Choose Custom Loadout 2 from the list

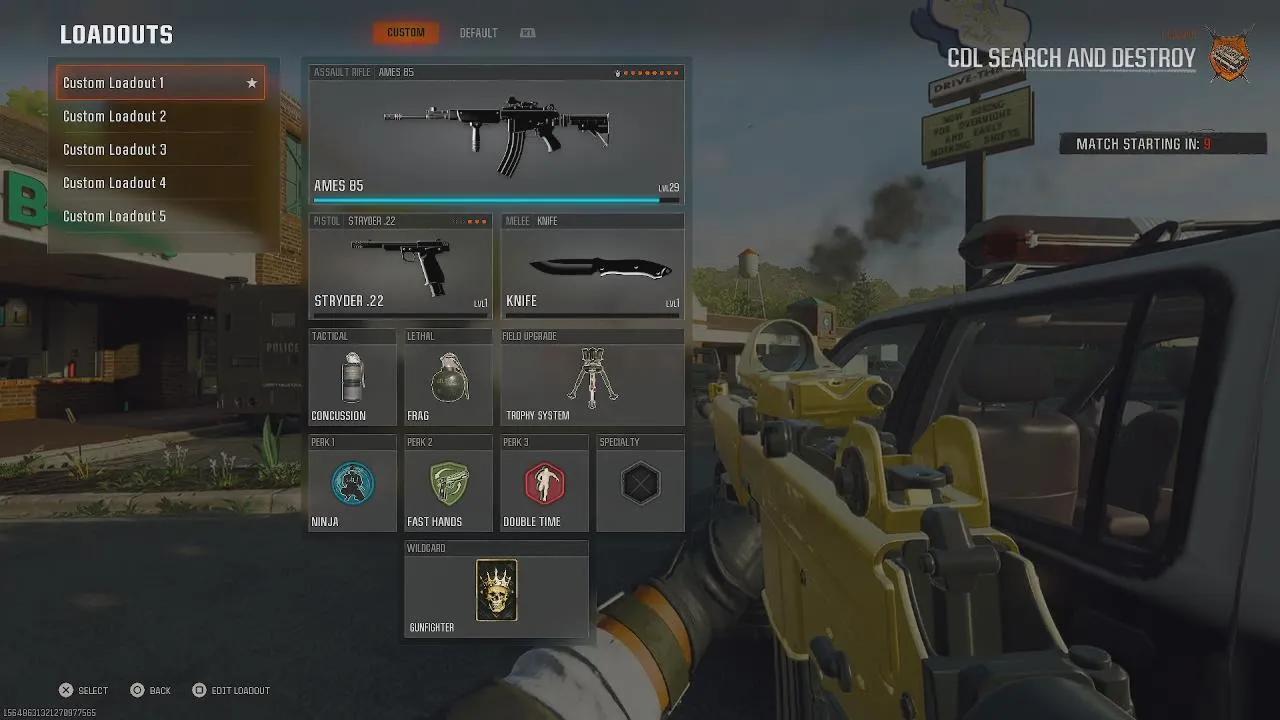click(160, 116)
